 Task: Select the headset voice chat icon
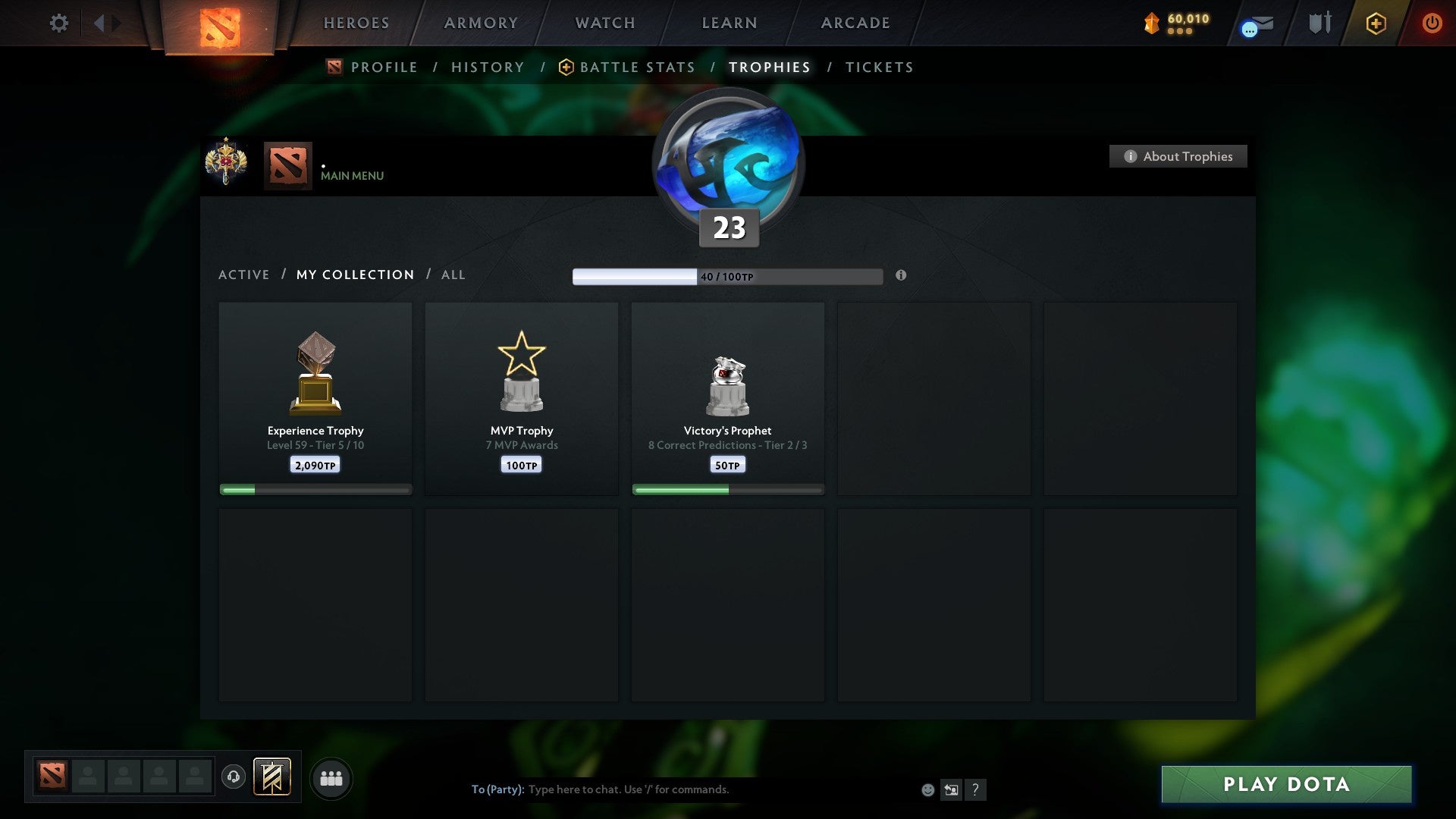click(233, 777)
